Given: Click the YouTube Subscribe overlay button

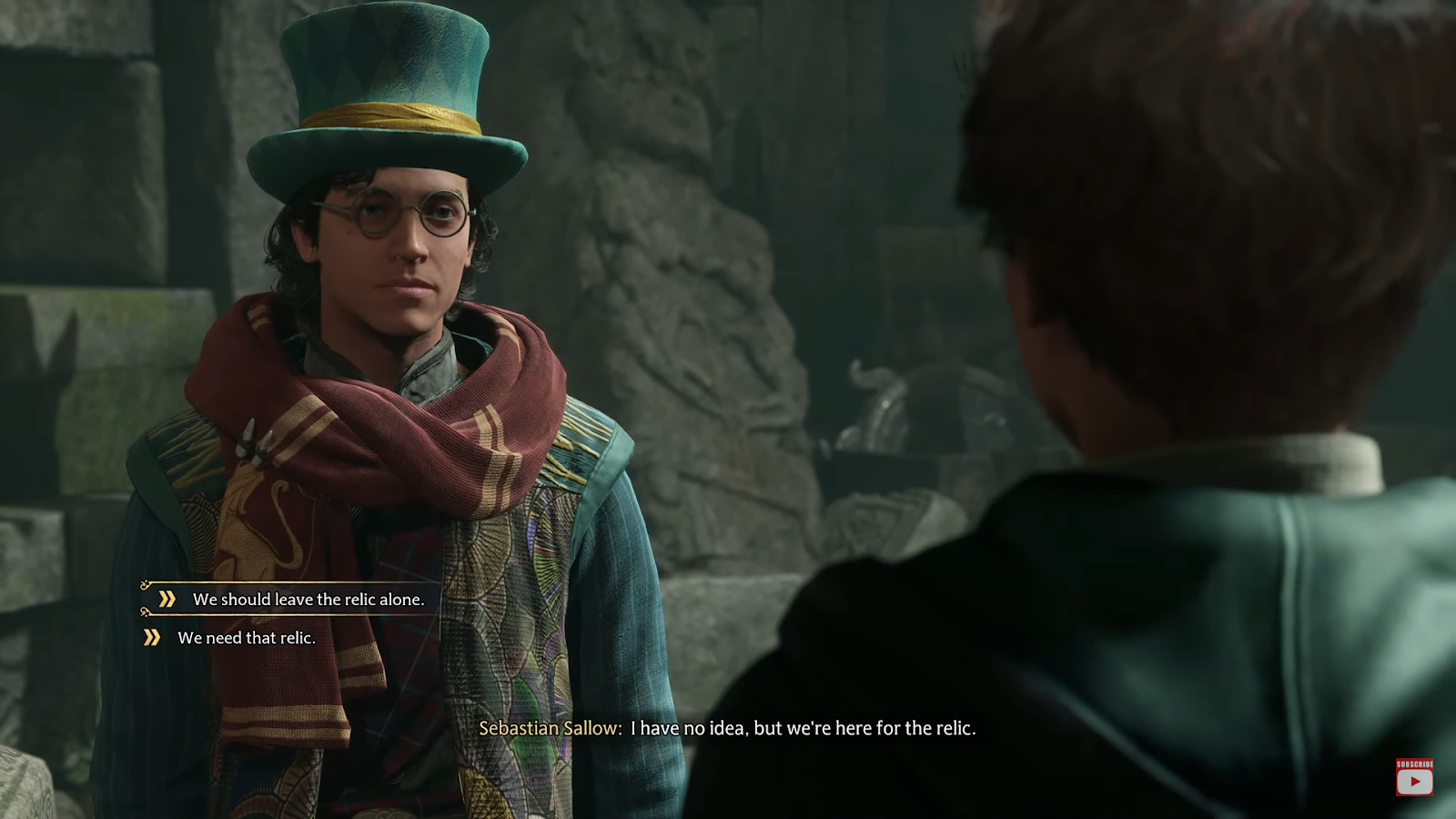Looking at the screenshot, I should 1414,778.
